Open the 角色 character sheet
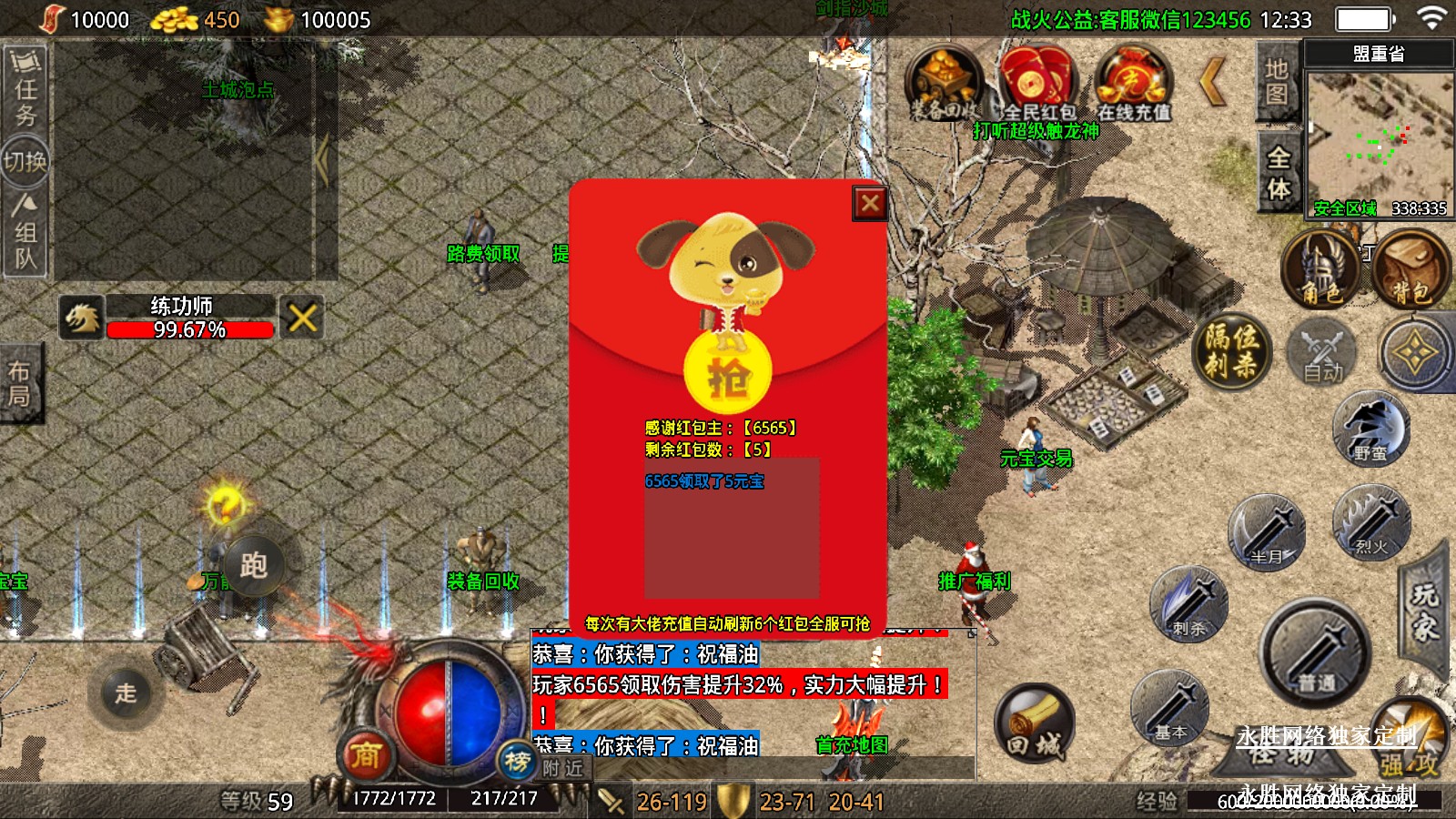 [1320, 269]
